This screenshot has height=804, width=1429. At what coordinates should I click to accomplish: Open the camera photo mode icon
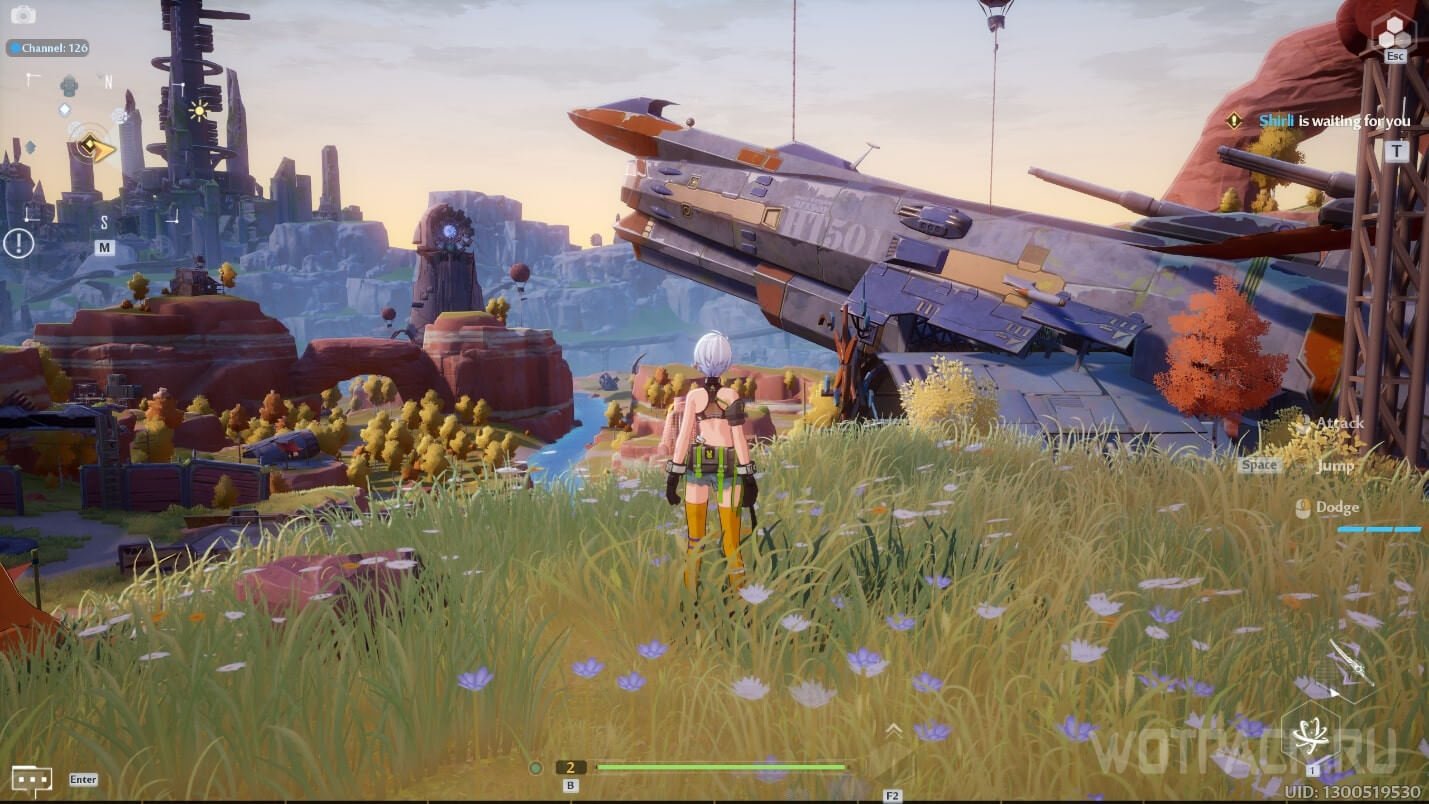tap(22, 15)
